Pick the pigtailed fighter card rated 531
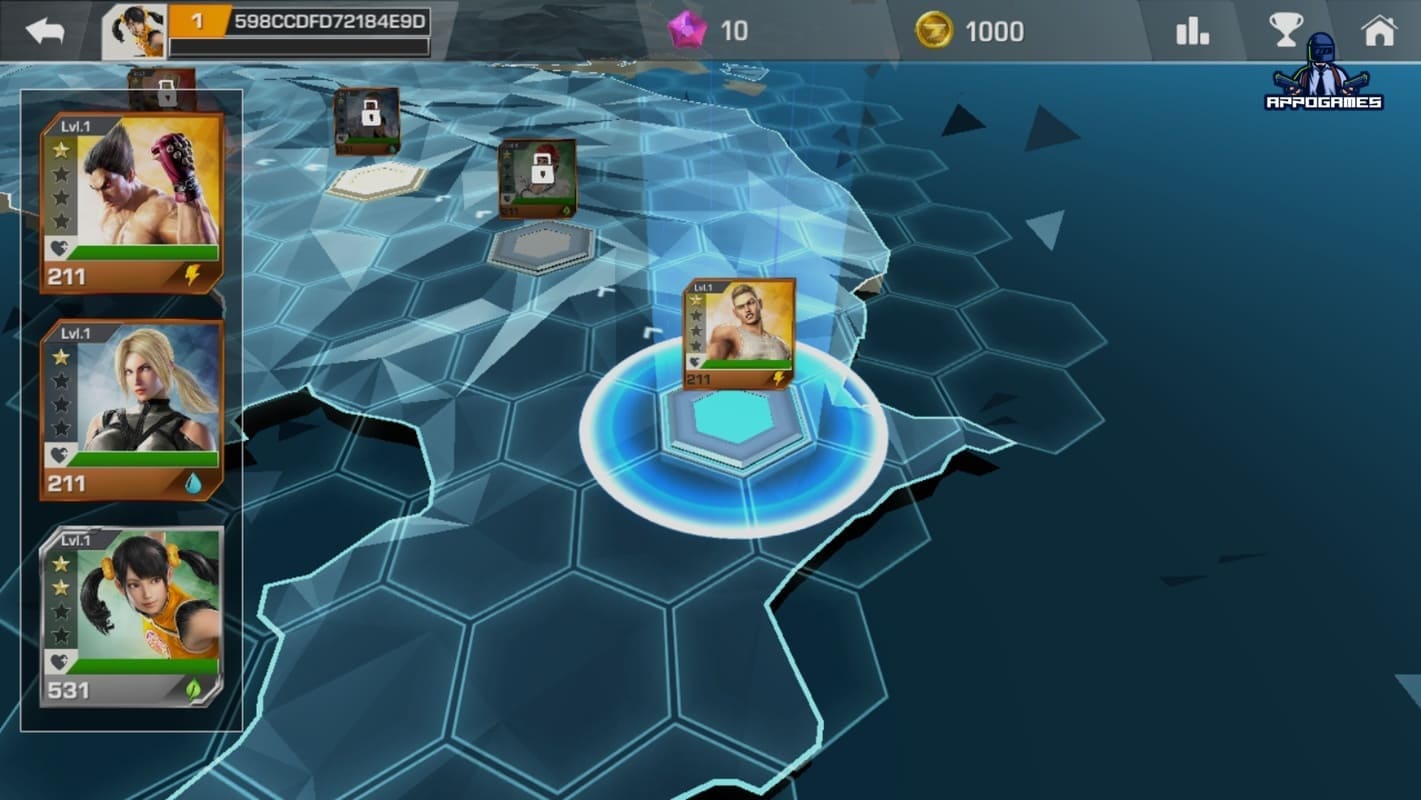The image size is (1421, 800). [x=131, y=617]
